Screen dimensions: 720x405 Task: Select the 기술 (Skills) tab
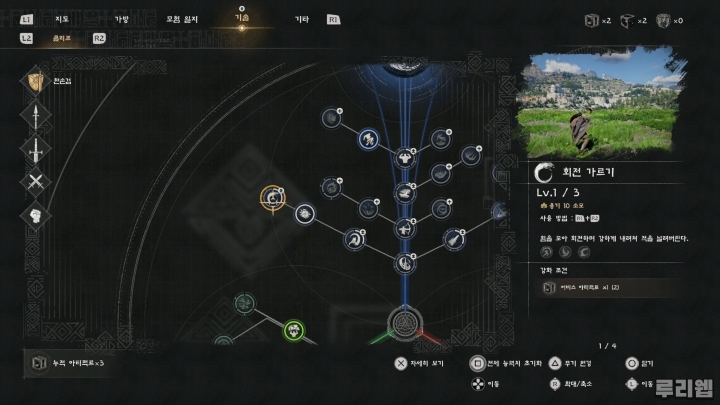click(242, 17)
